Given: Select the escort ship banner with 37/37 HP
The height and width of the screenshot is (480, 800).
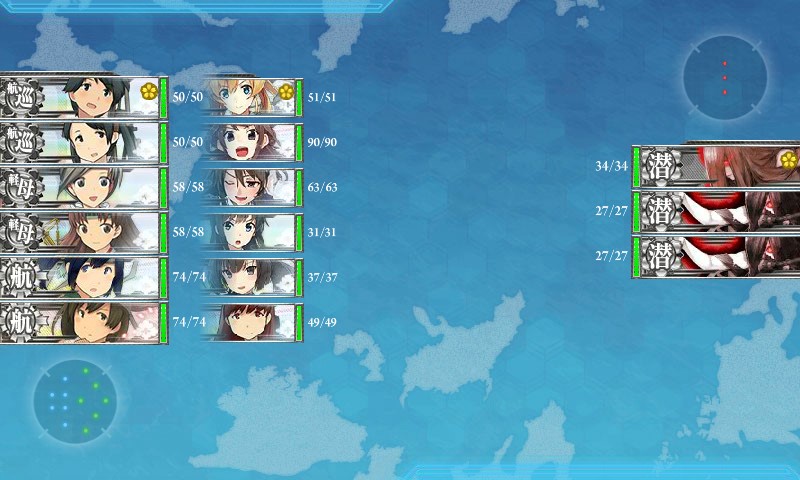Looking at the screenshot, I should point(250,277).
